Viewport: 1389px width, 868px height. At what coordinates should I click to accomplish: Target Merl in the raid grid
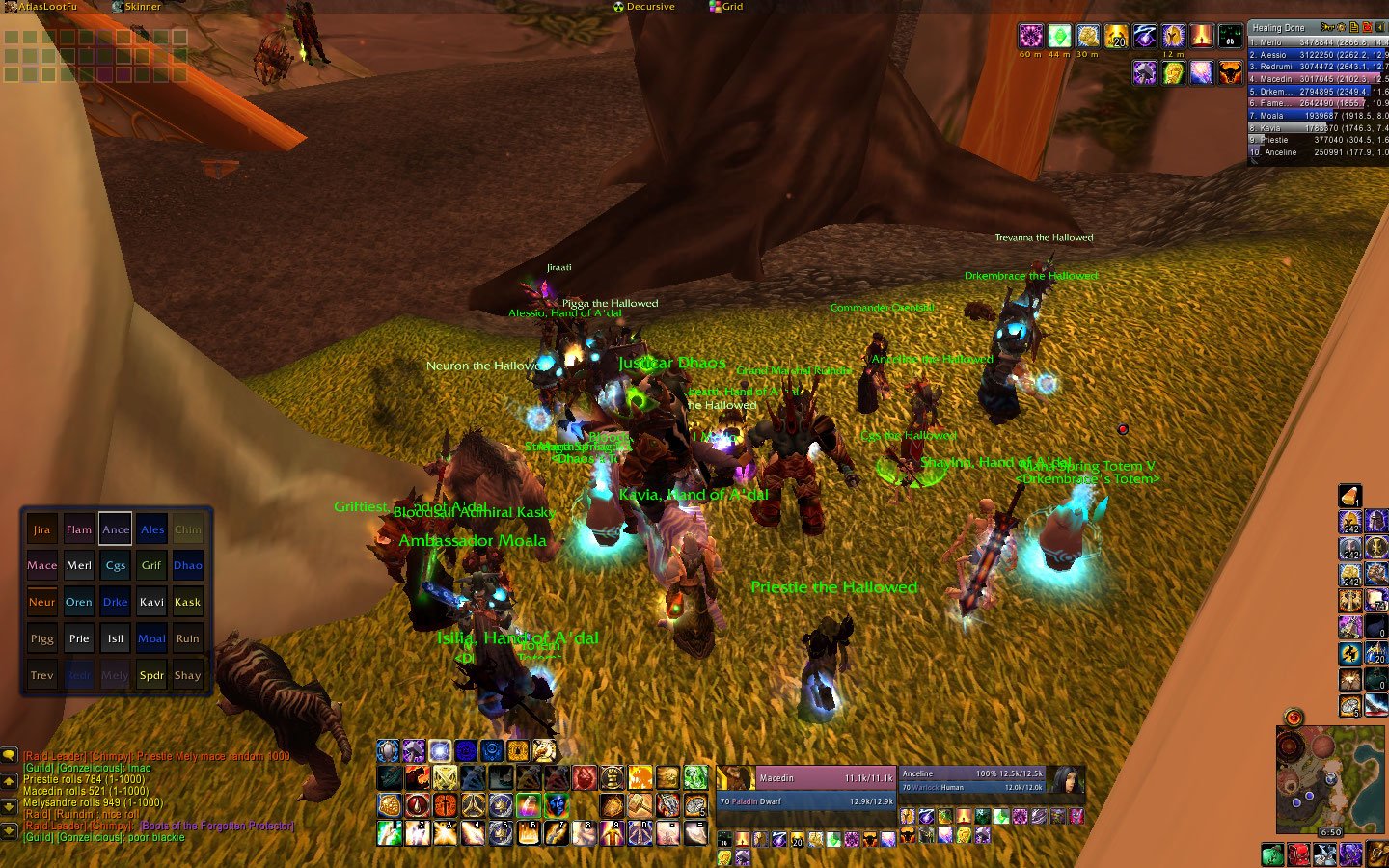[x=79, y=566]
